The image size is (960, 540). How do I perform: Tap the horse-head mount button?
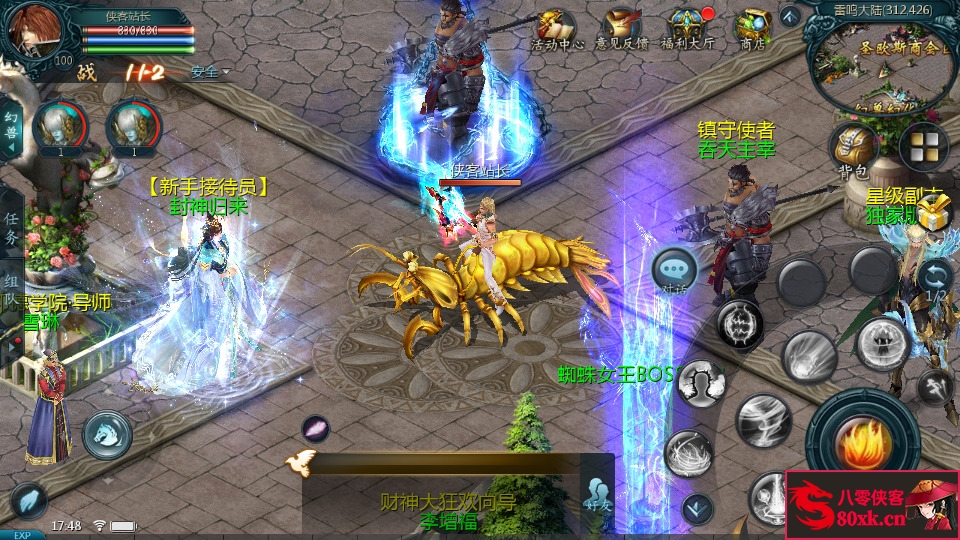click(x=107, y=434)
